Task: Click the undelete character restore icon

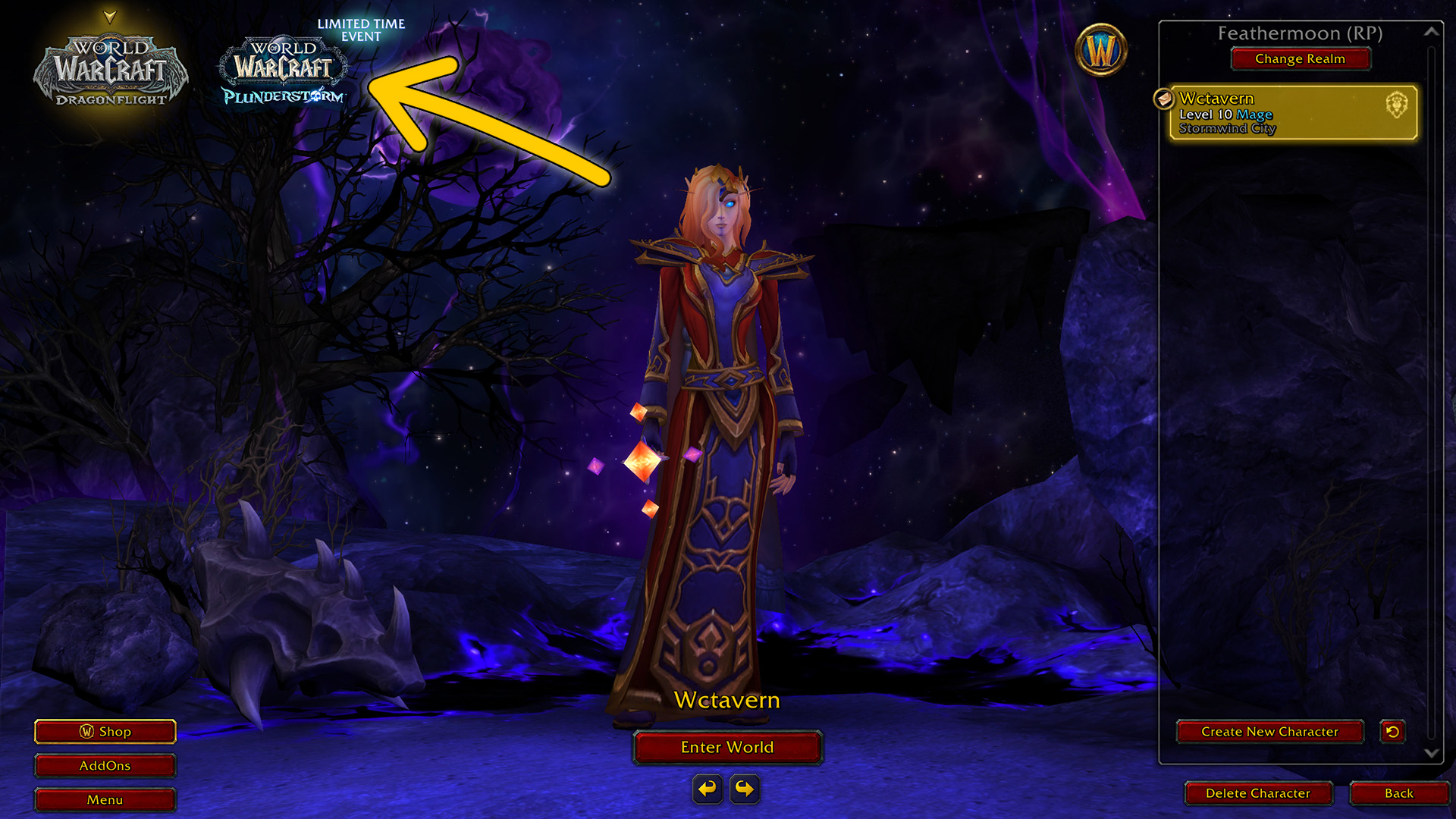Action: coord(1392,732)
